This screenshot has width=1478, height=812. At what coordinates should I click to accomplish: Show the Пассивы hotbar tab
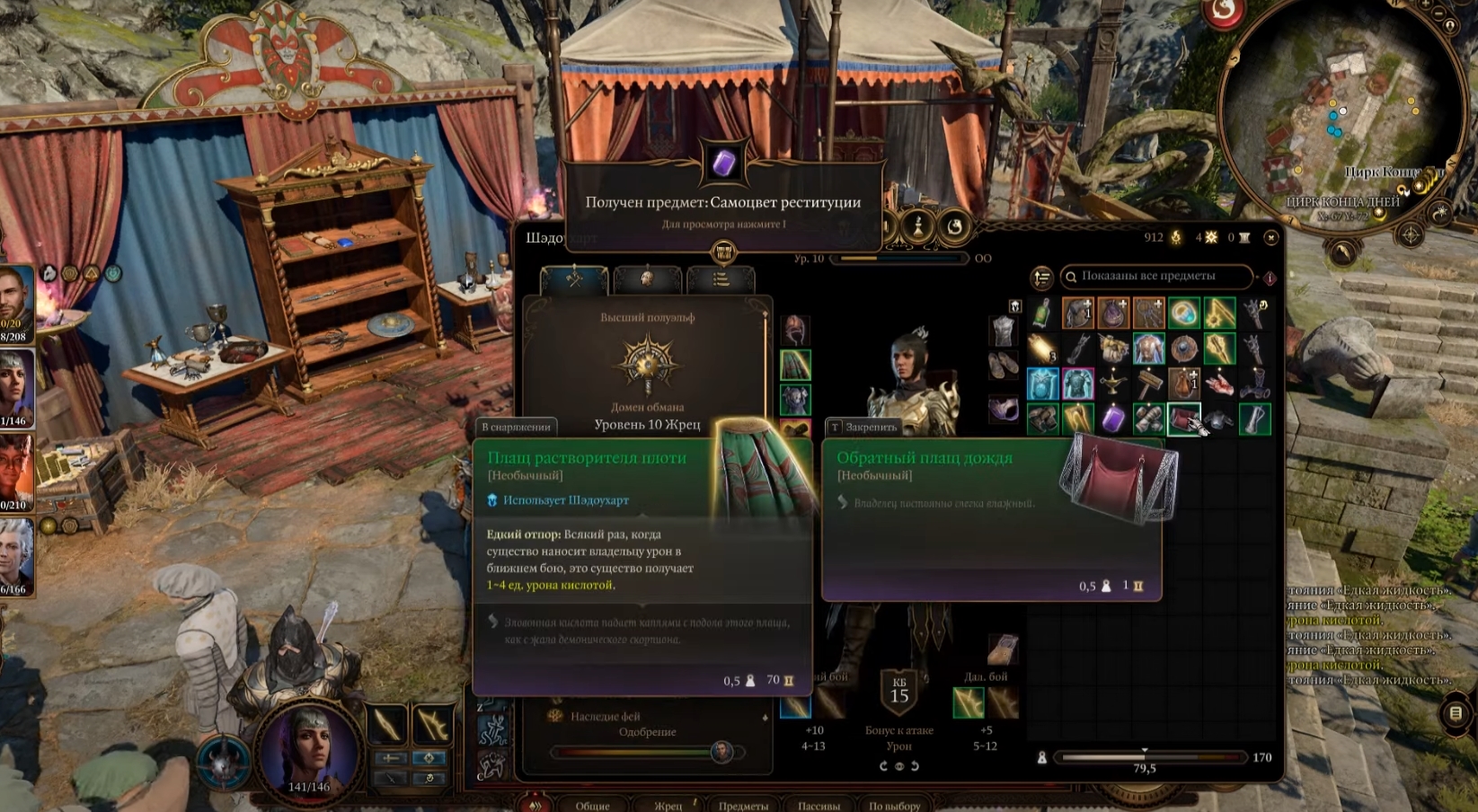(x=819, y=805)
